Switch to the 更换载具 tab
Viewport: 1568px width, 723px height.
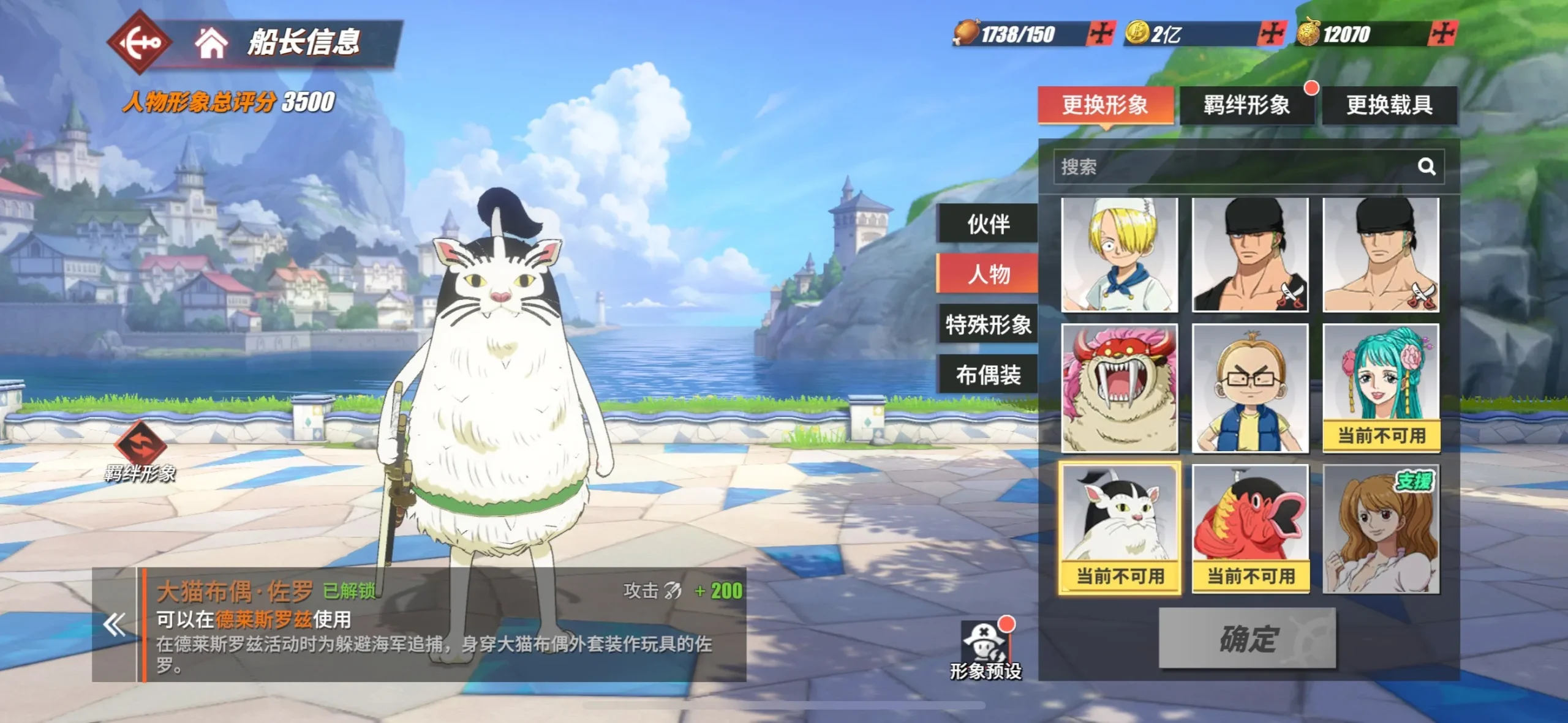coord(1389,105)
